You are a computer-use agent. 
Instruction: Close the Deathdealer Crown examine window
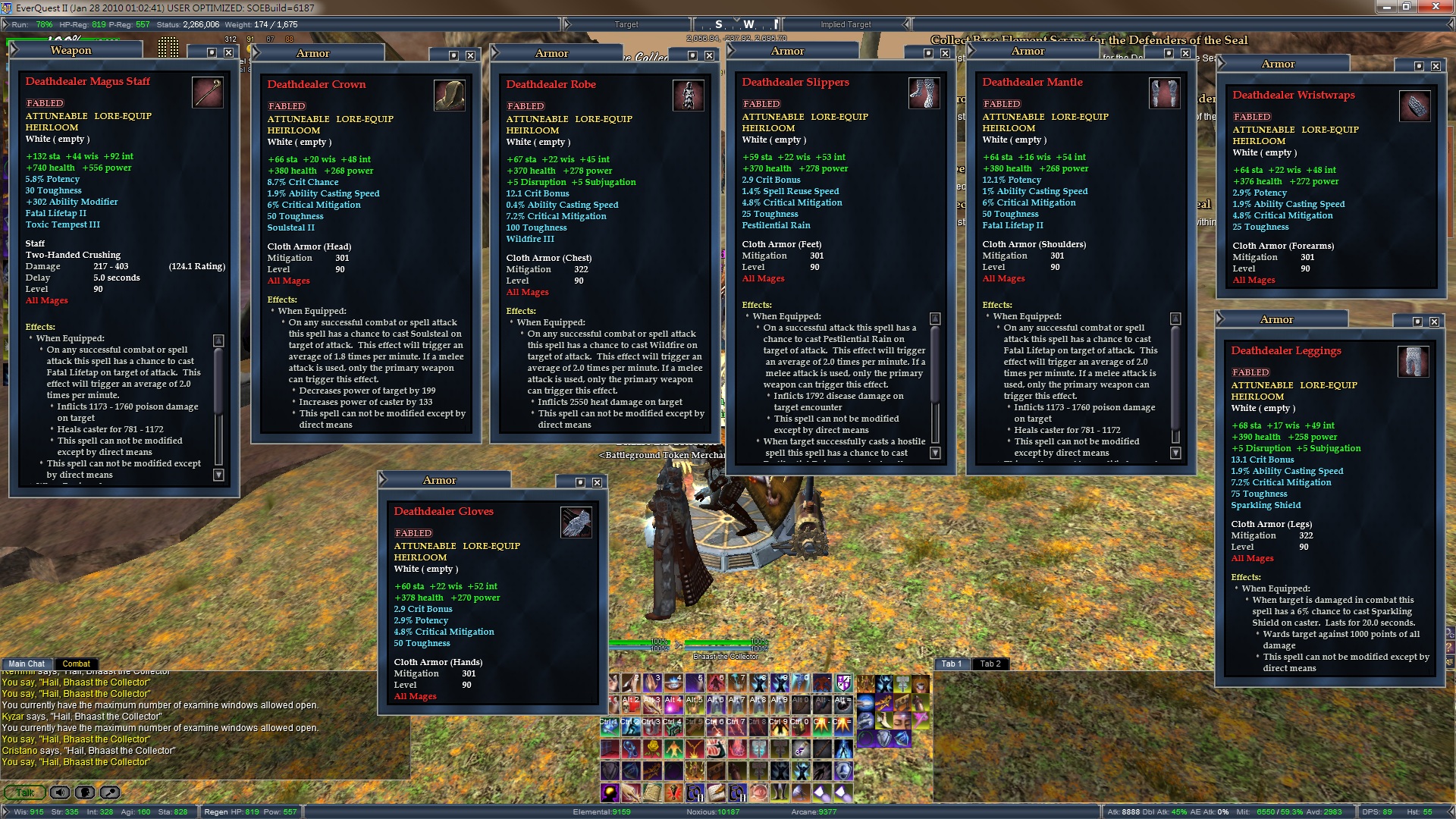click(x=471, y=55)
